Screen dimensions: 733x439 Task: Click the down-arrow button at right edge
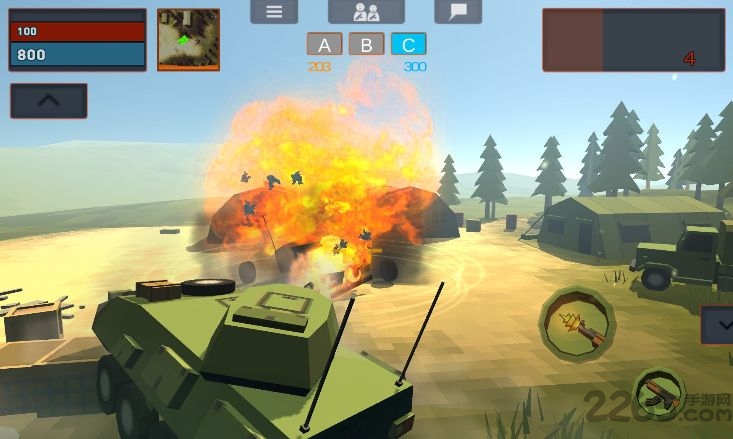tap(718, 325)
